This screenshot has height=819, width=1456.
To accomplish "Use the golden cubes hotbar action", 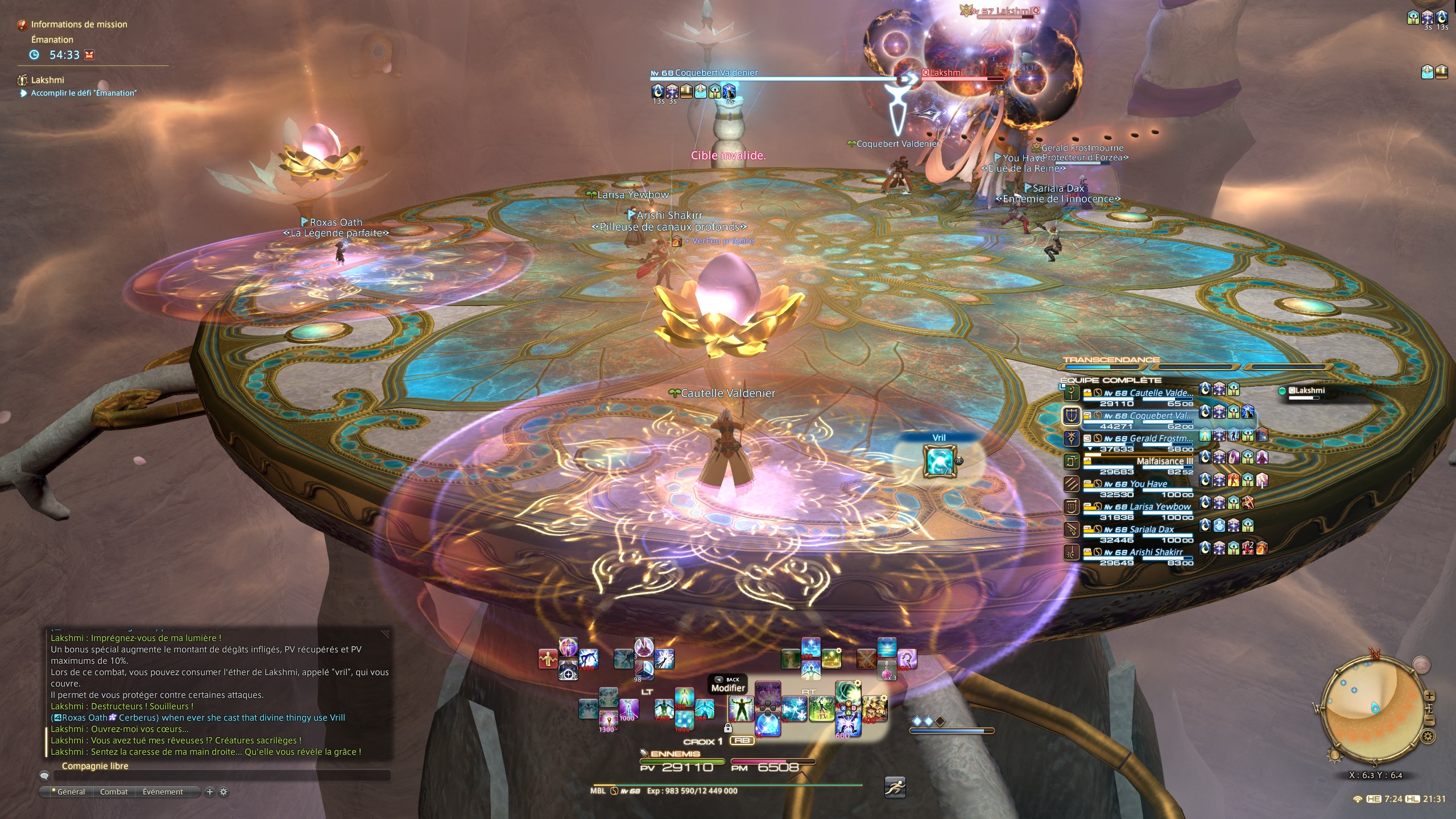I will tap(875, 708).
